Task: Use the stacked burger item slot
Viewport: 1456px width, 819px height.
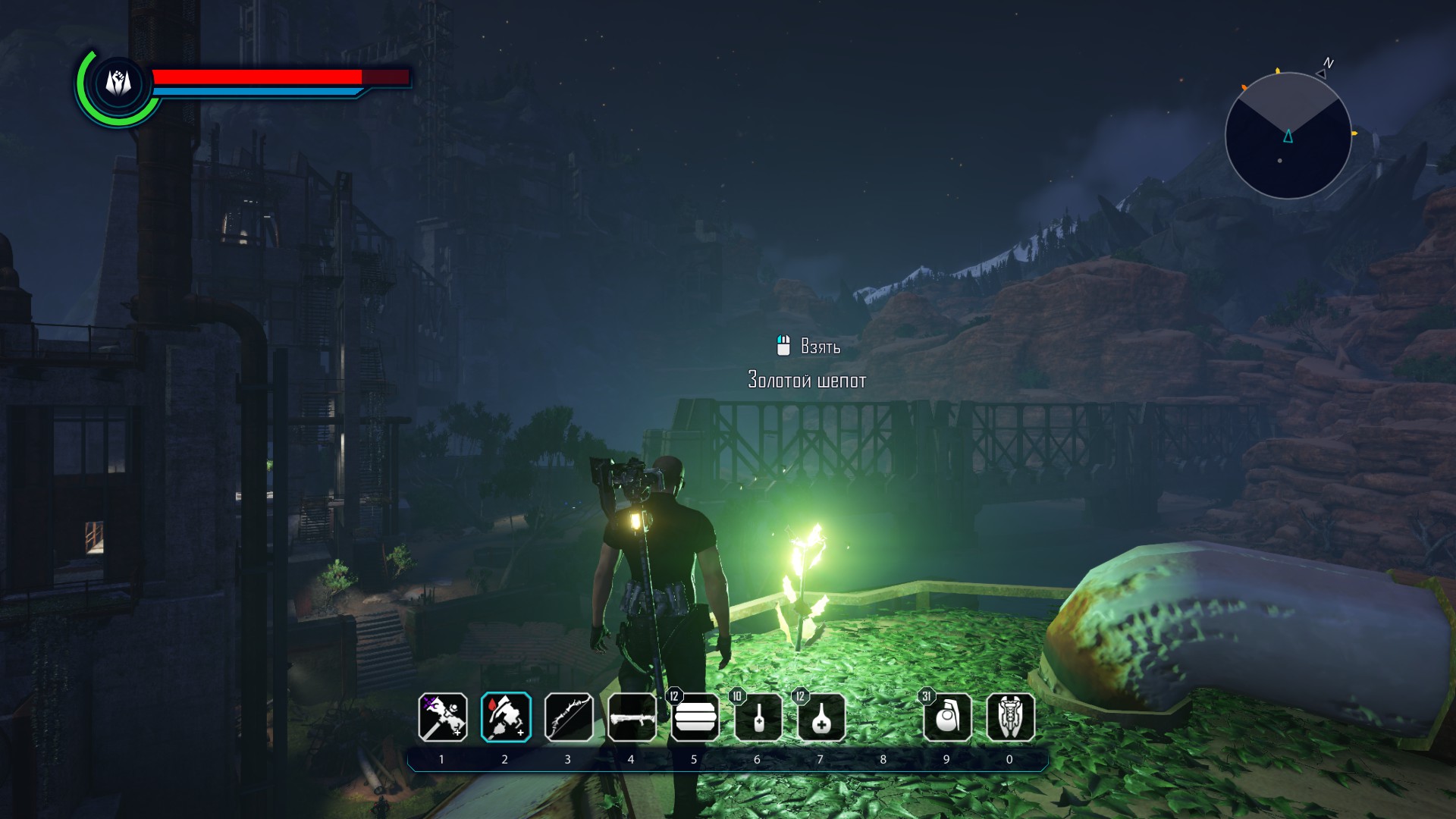Action: [695, 717]
